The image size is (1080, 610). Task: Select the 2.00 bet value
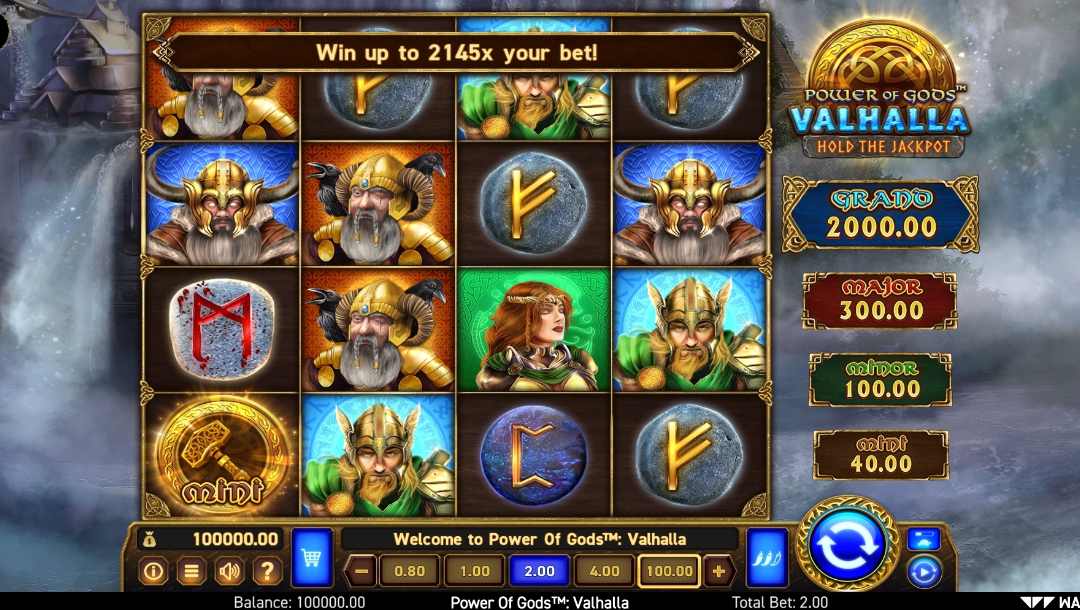click(539, 572)
